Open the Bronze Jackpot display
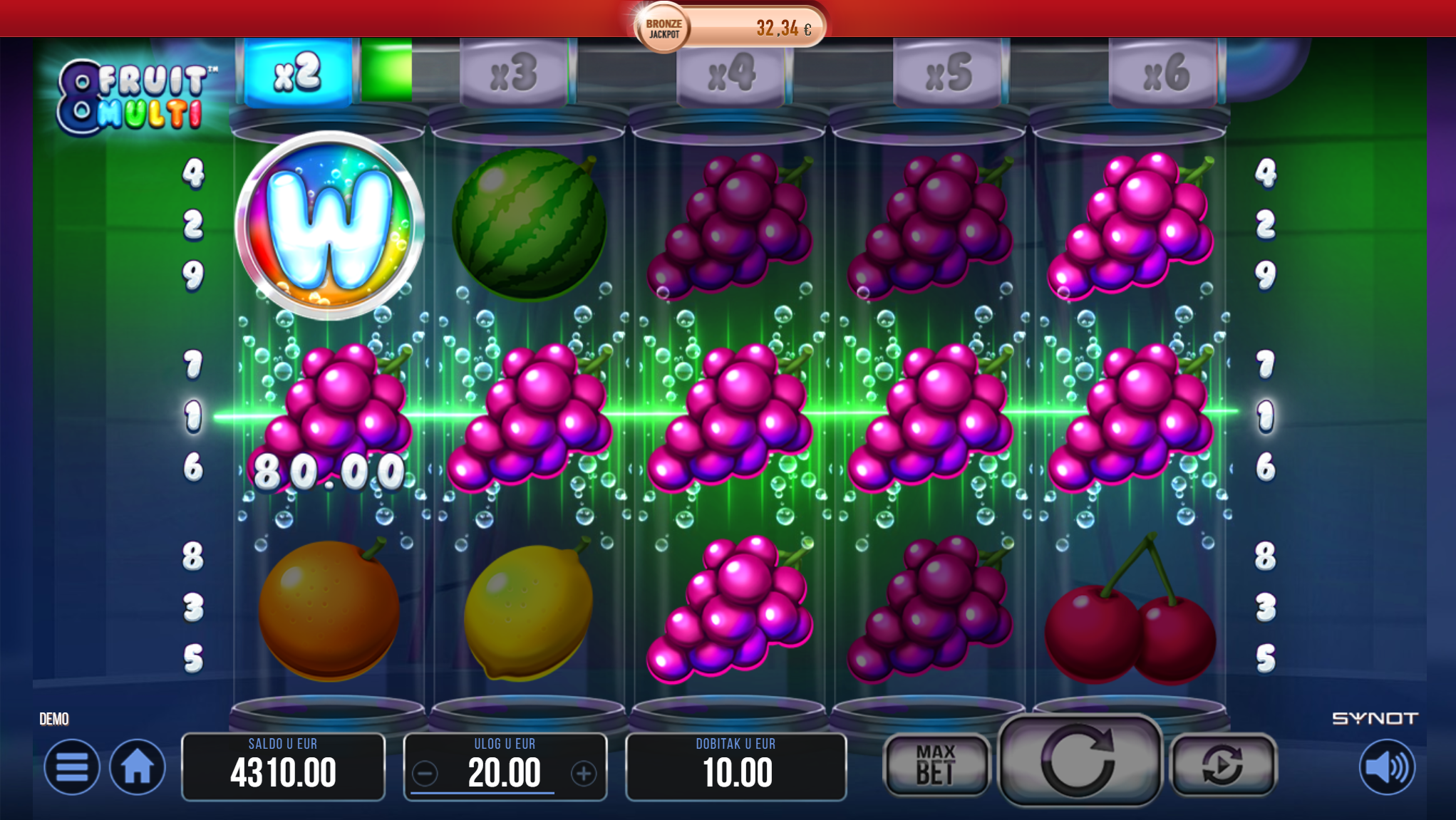Screen dimensions: 1456x820 [730, 28]
